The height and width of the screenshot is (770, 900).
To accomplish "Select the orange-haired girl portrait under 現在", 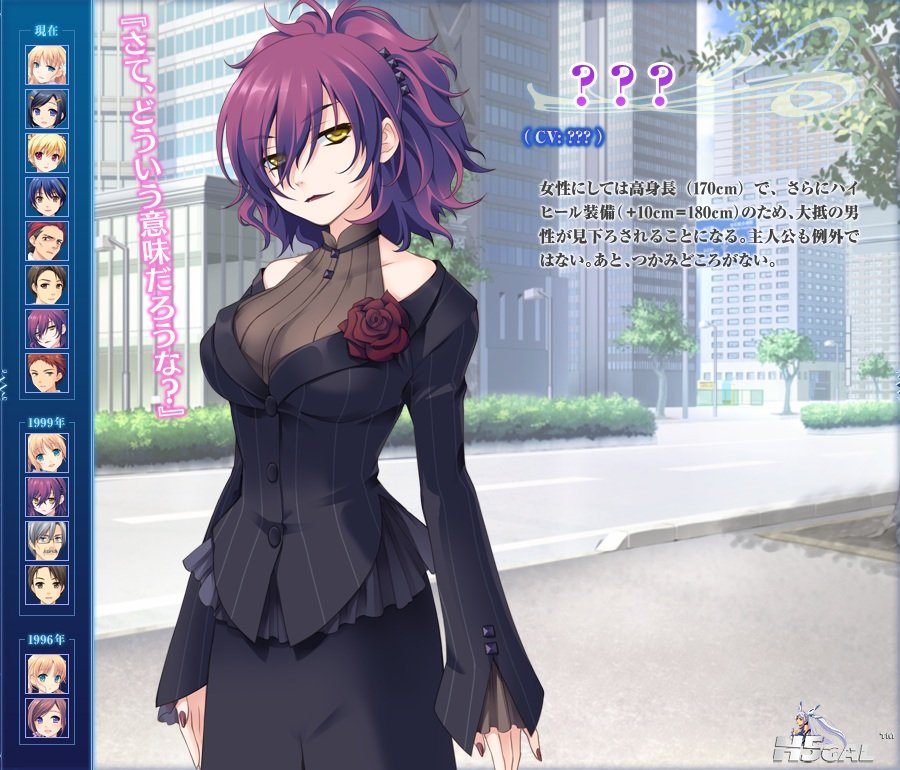I will [x=47, y=65].
